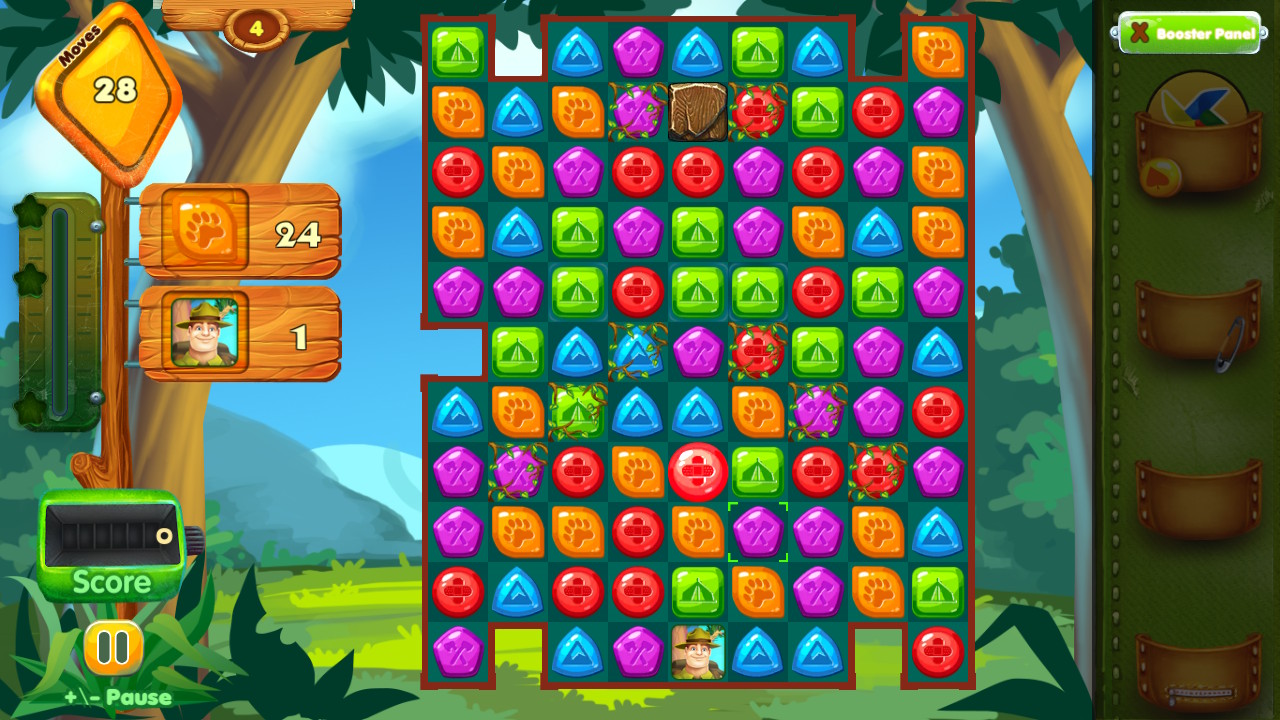Tap the wooden shield tile near the top
This screenshot has width=1280, height=720.
point(697,111)
